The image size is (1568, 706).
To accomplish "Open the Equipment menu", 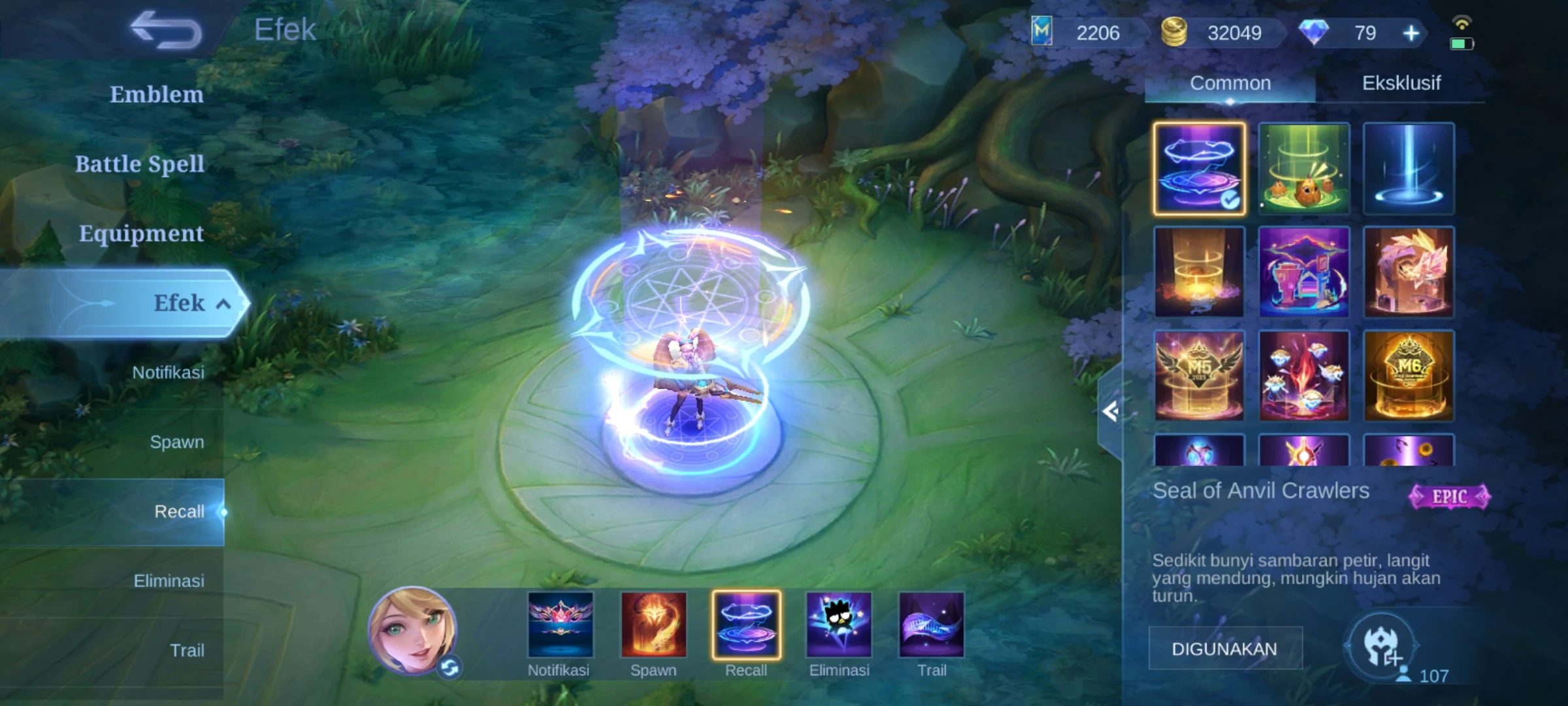I will click(x=141, y=233).
